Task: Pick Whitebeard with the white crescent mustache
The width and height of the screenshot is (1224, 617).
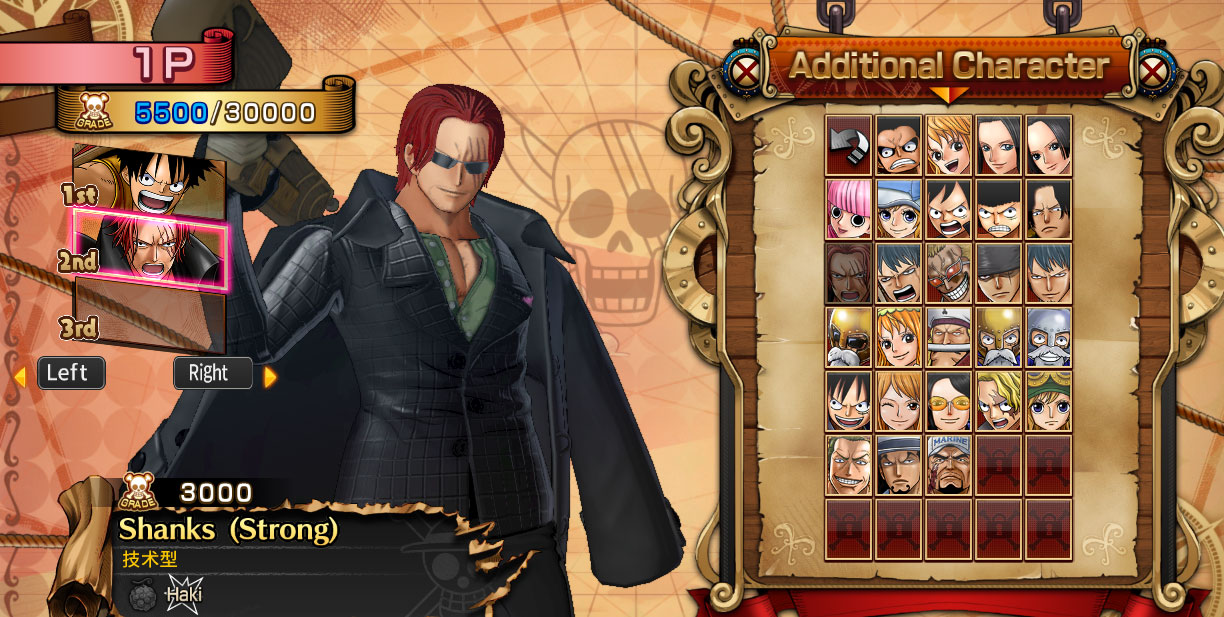Action: pos(948,338)
